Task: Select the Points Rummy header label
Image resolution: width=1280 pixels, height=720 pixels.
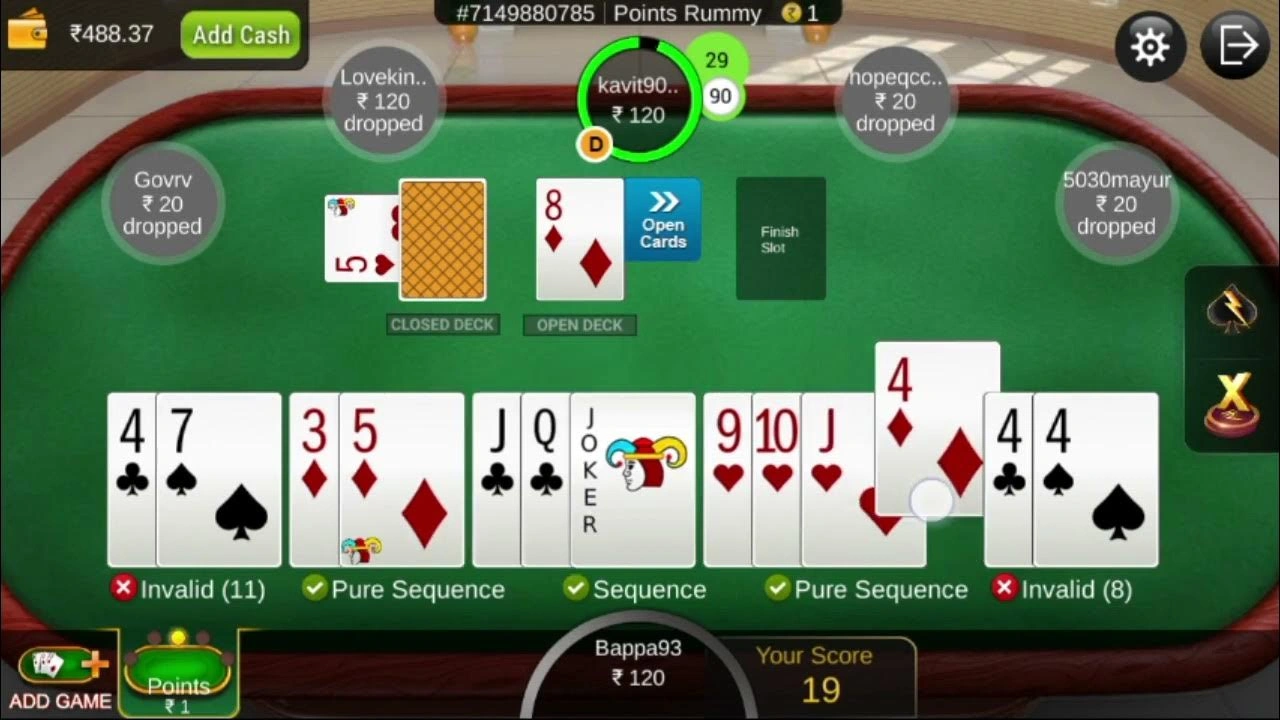Action: (687, 14)
